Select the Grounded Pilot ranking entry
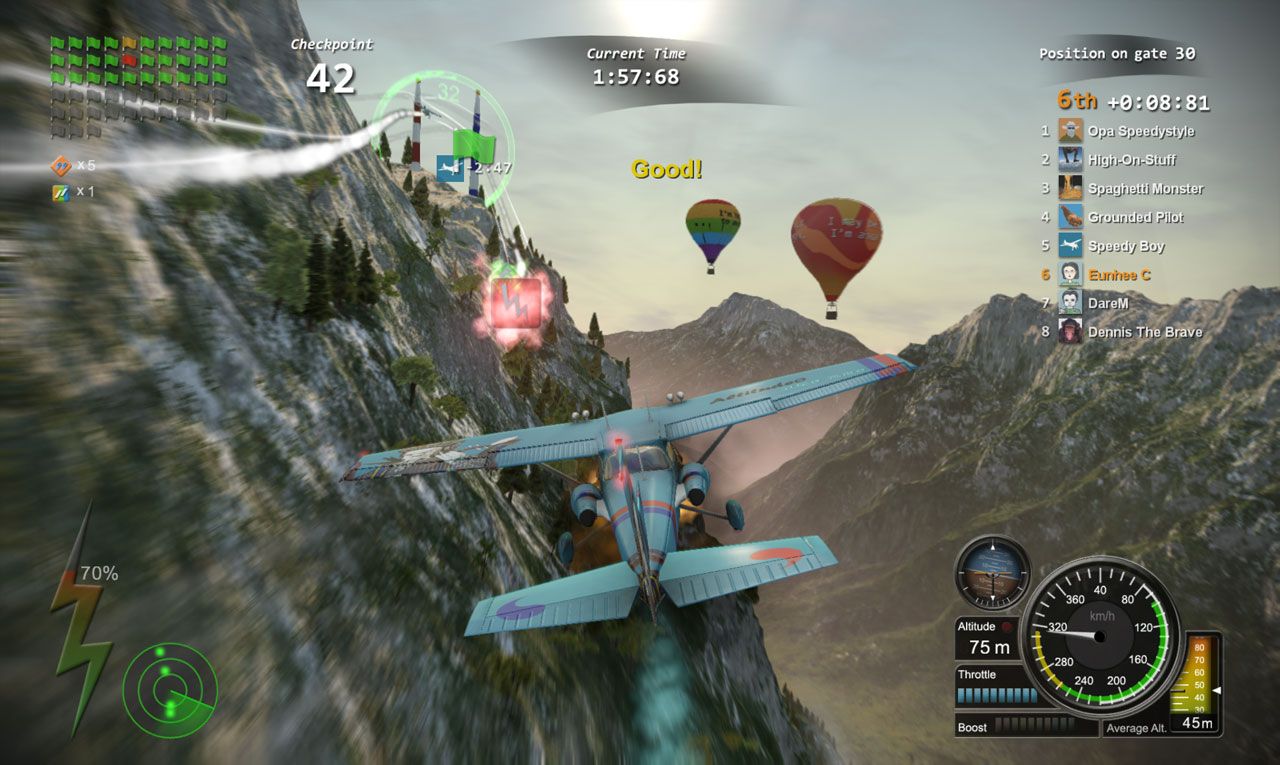The height and width of the screenshot is (765, 1280). [1135, 217]
